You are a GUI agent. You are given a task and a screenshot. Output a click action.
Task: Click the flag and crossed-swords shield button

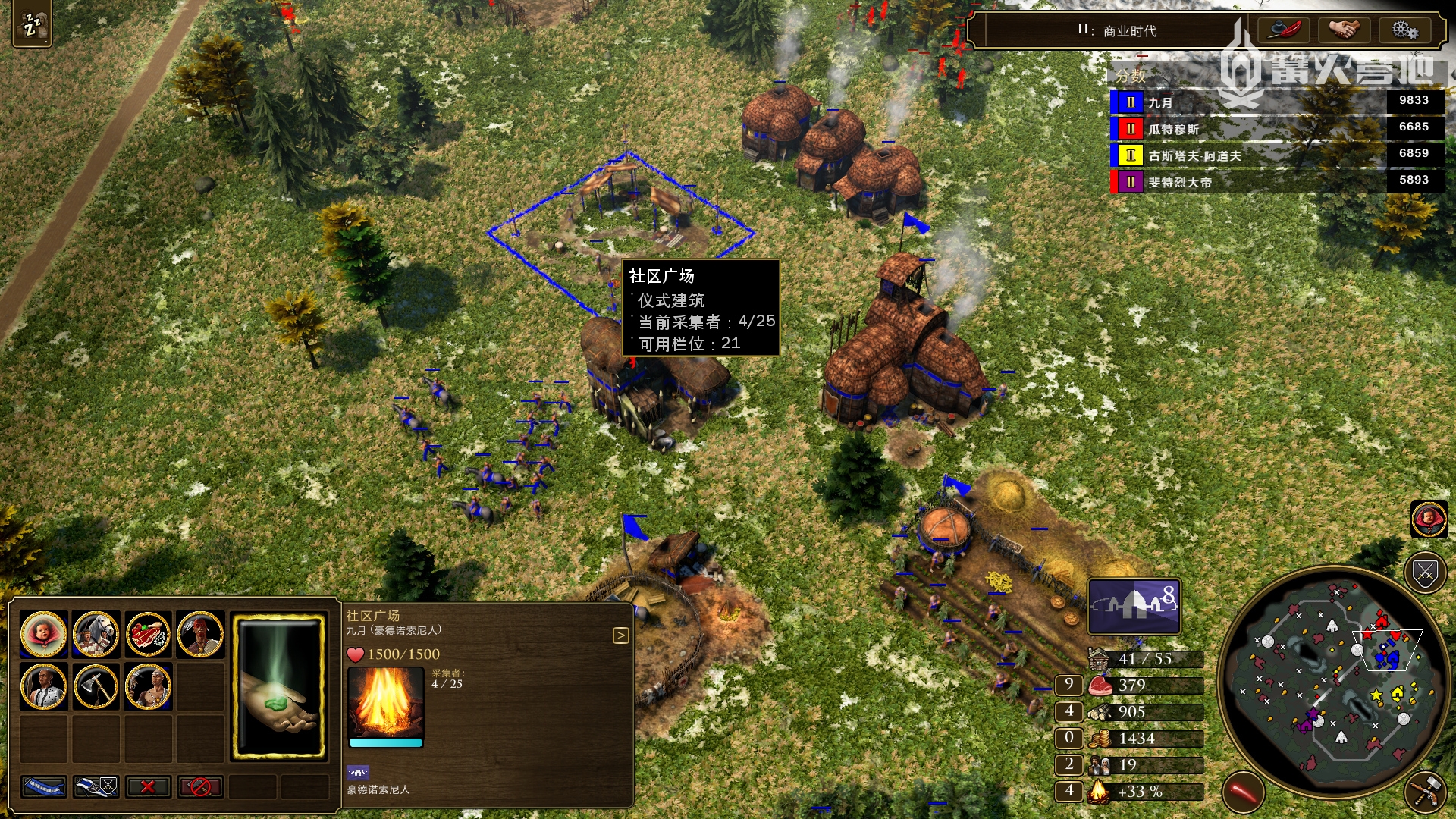(96, 787)
